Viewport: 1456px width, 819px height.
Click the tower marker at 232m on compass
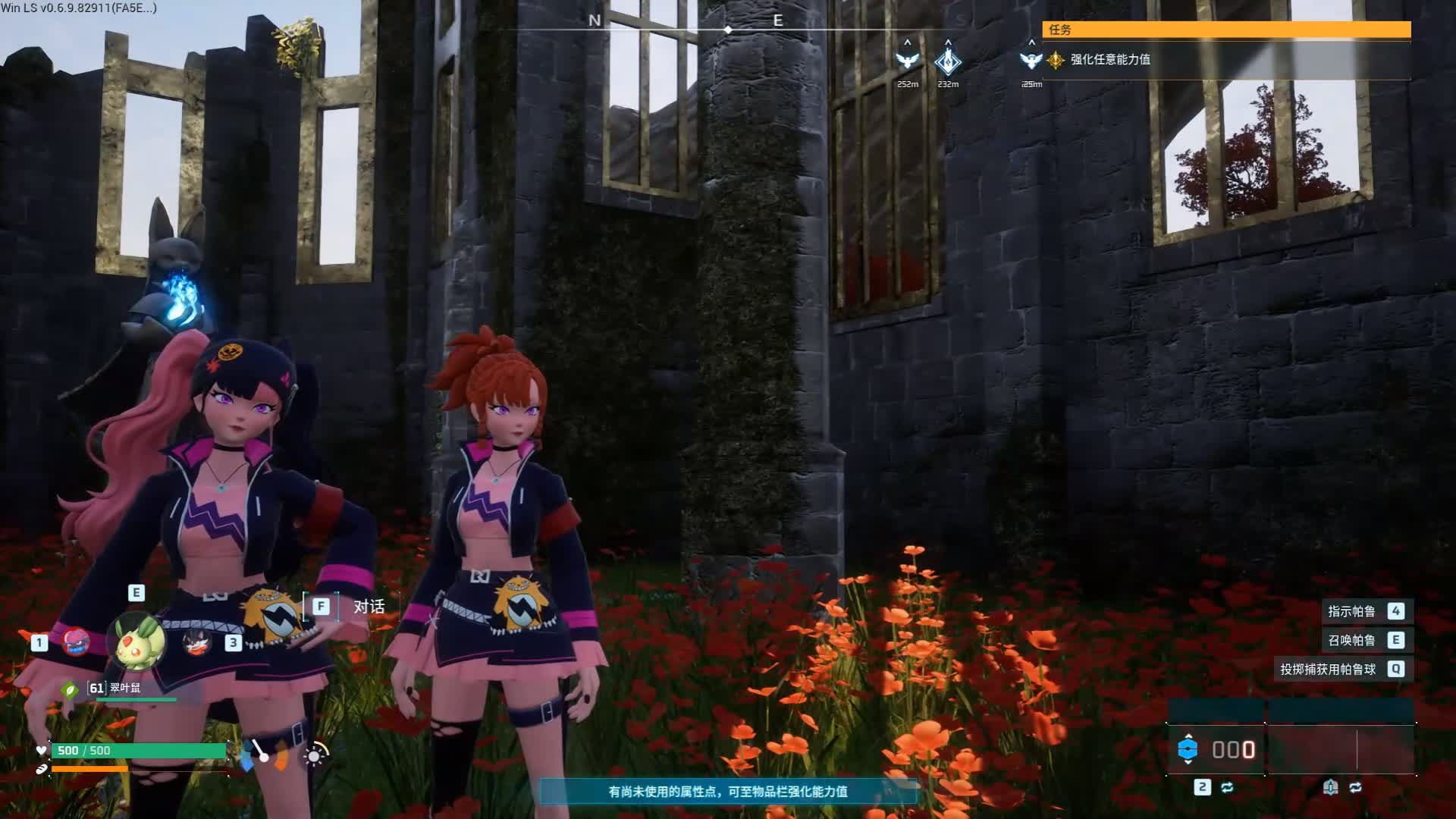(x=948, y=61)
